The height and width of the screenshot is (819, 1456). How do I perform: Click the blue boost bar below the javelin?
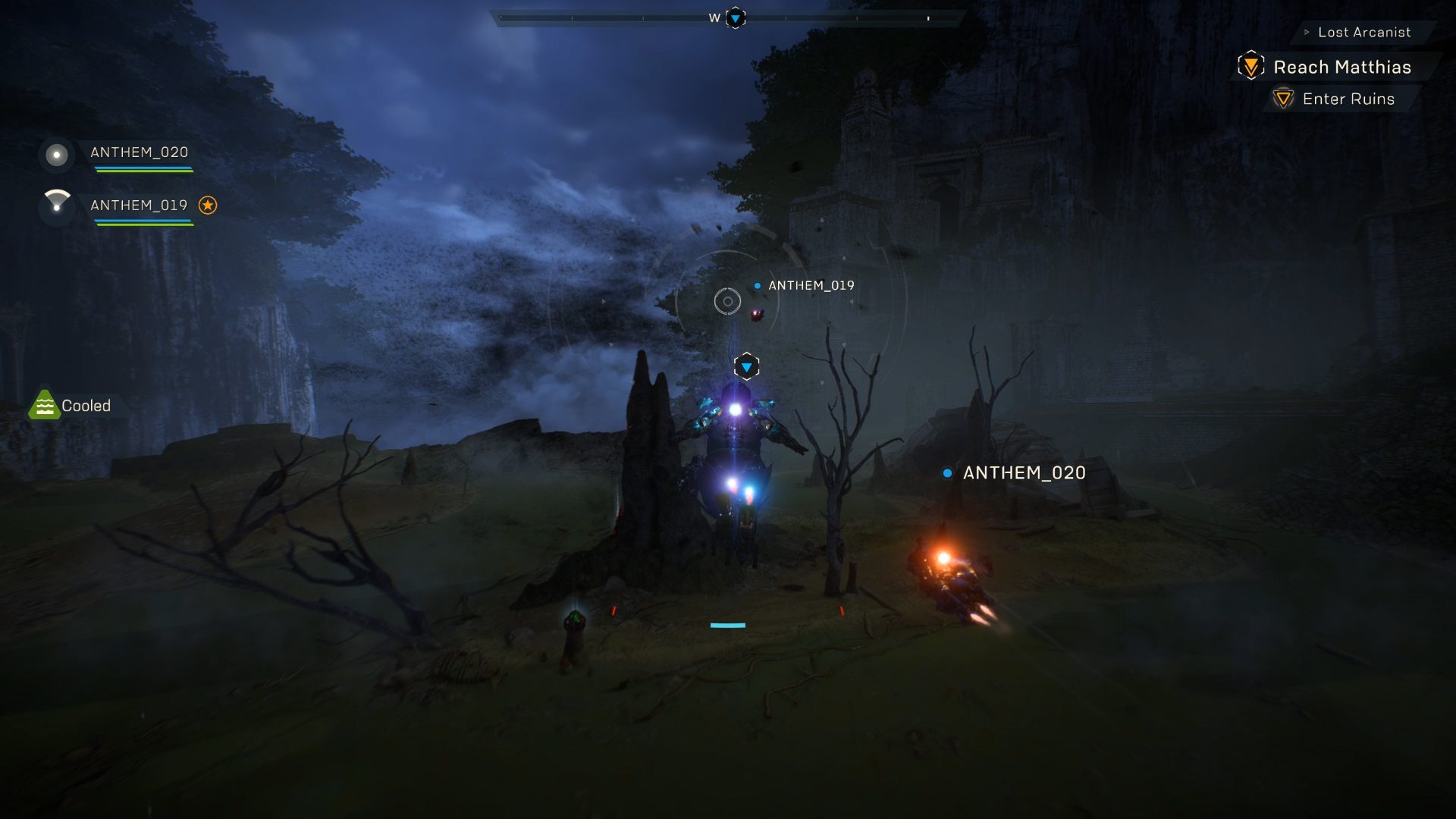(727, 625)
